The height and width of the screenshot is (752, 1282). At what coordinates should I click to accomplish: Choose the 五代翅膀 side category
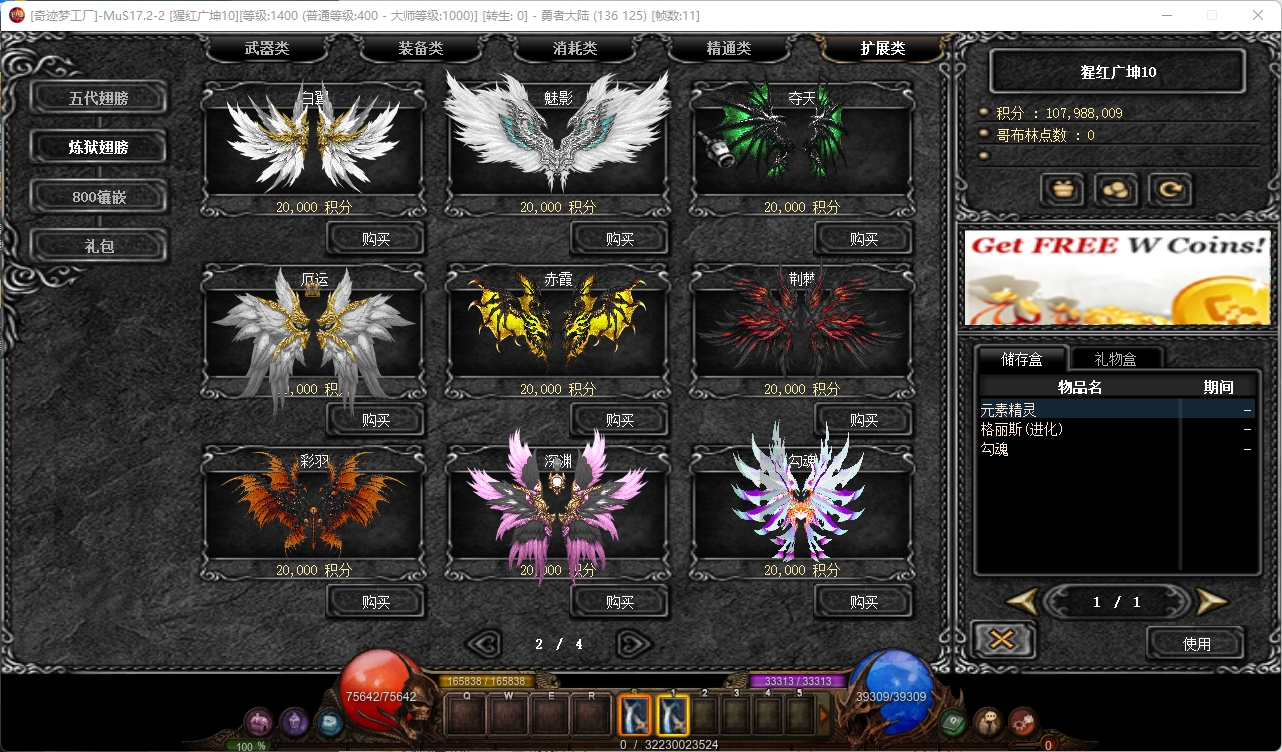[x=99, y=98]
